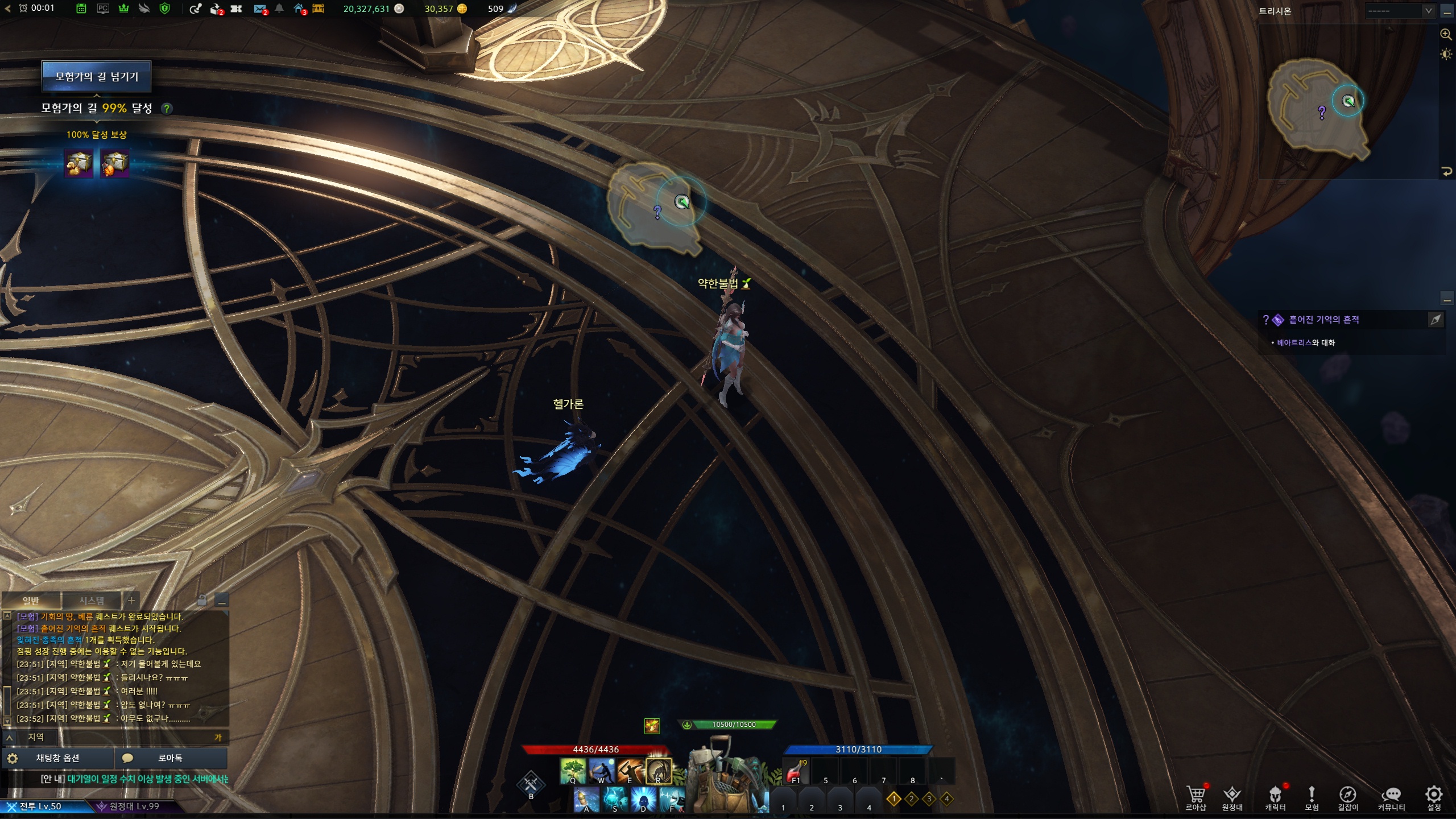Switch to the 시스템 chat tab
This screenshot has width=1456, height=819.
[92, 601]
